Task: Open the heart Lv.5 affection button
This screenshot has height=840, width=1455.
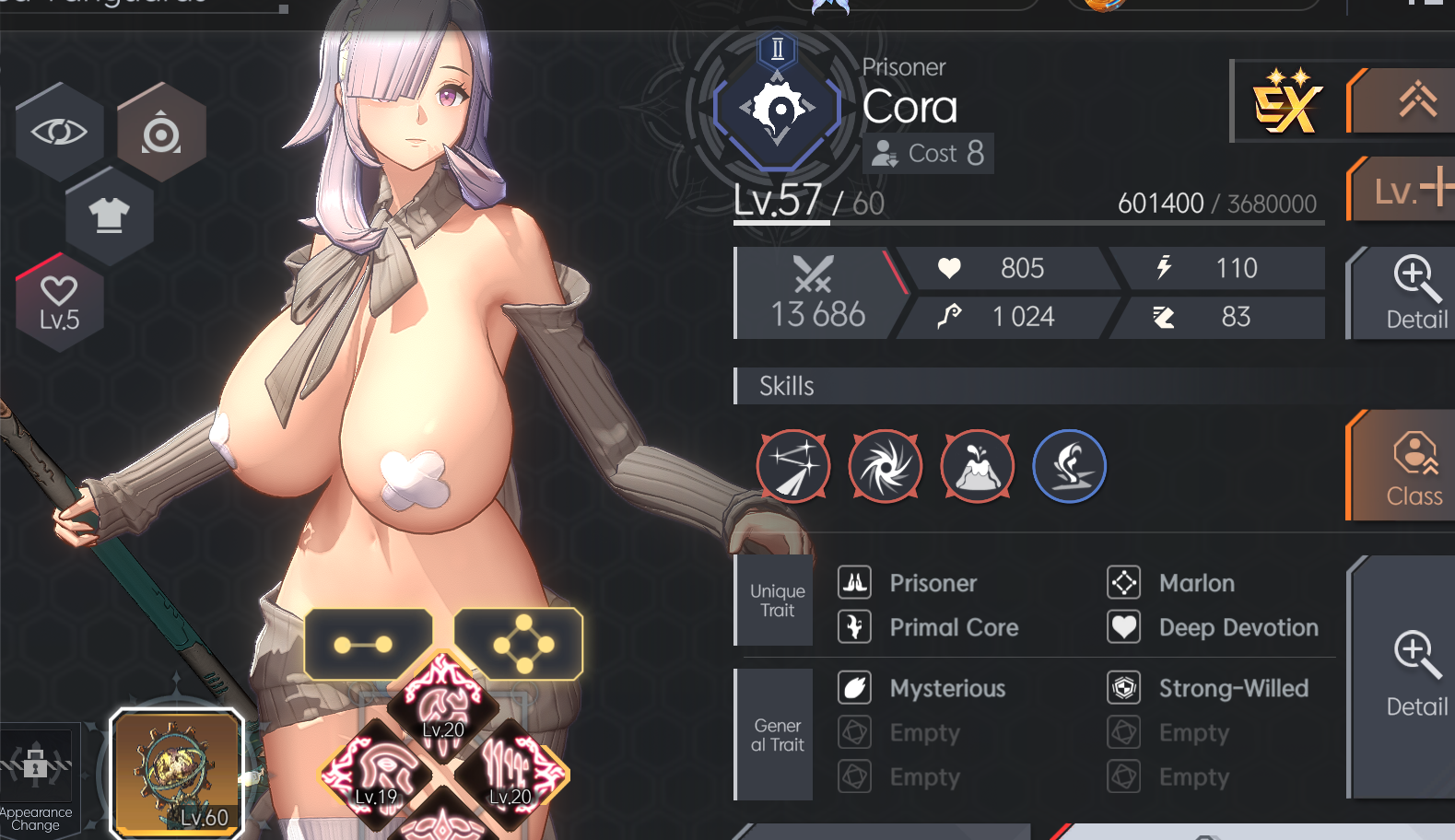Action: [x=59, y=303]
